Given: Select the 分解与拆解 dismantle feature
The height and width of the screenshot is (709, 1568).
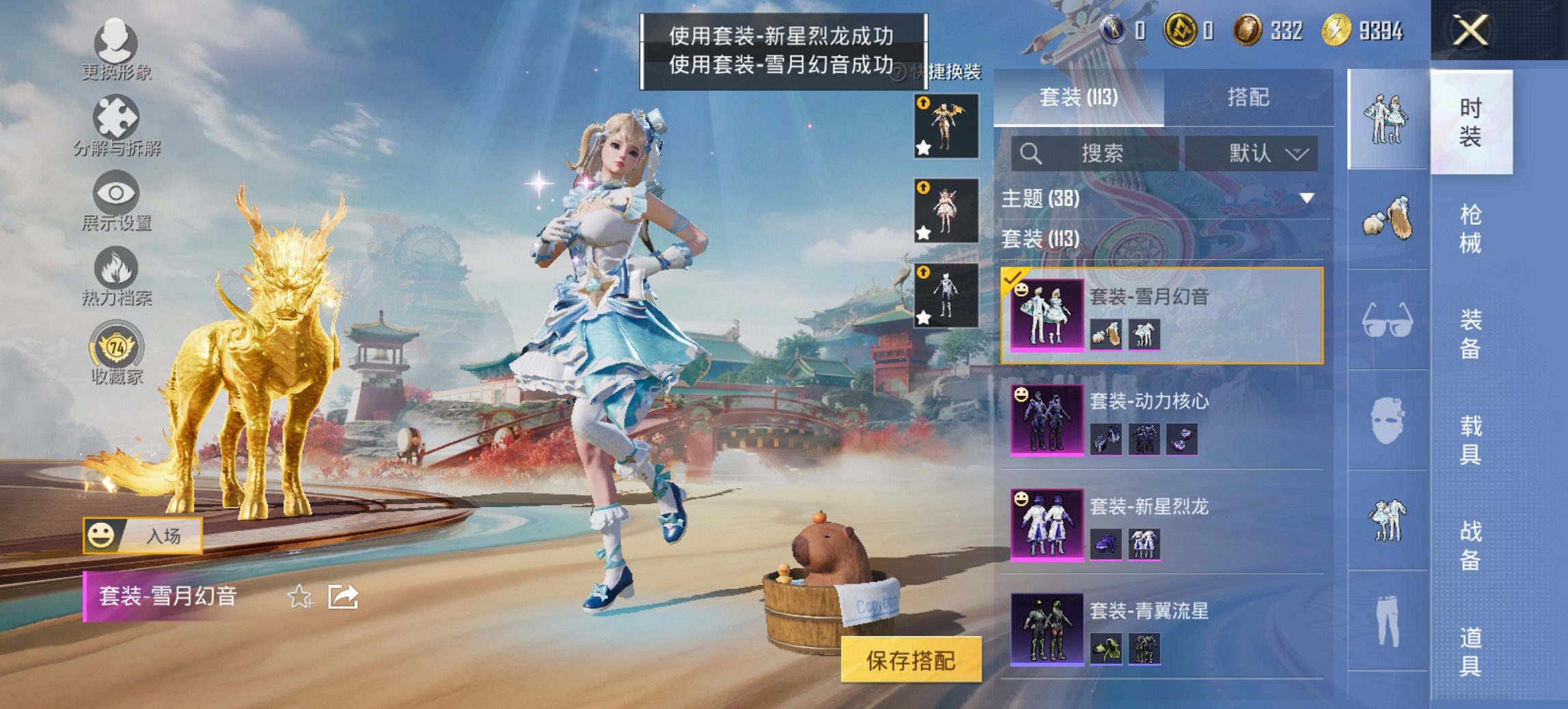Looking at the screenshot, I should coord(115,123).
